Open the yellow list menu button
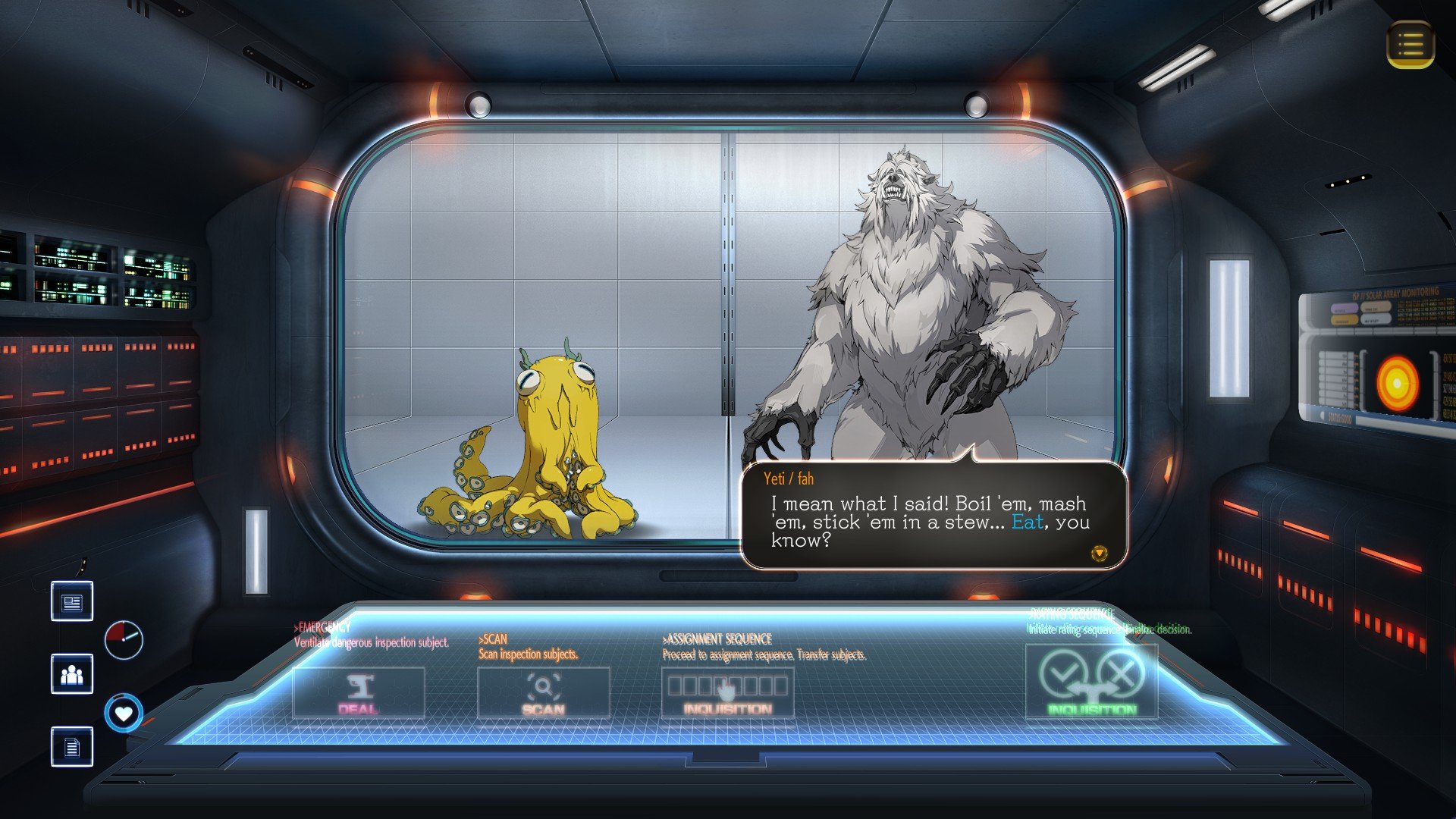Screen dimensions: 1456x819 click(x=1410, y=45)
